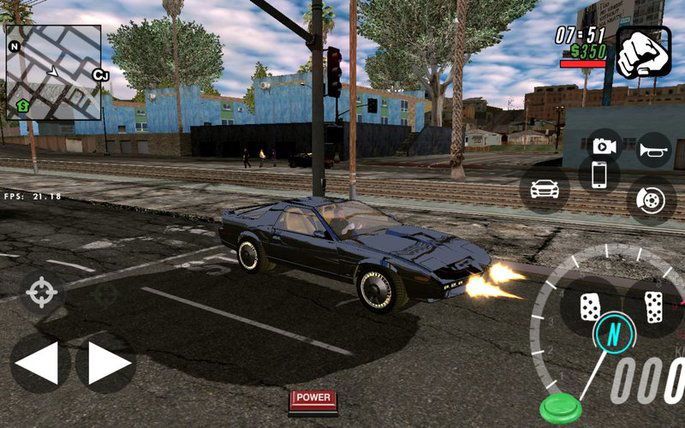Steer left with the left arrow
The image size is (685, 428).
39,363
